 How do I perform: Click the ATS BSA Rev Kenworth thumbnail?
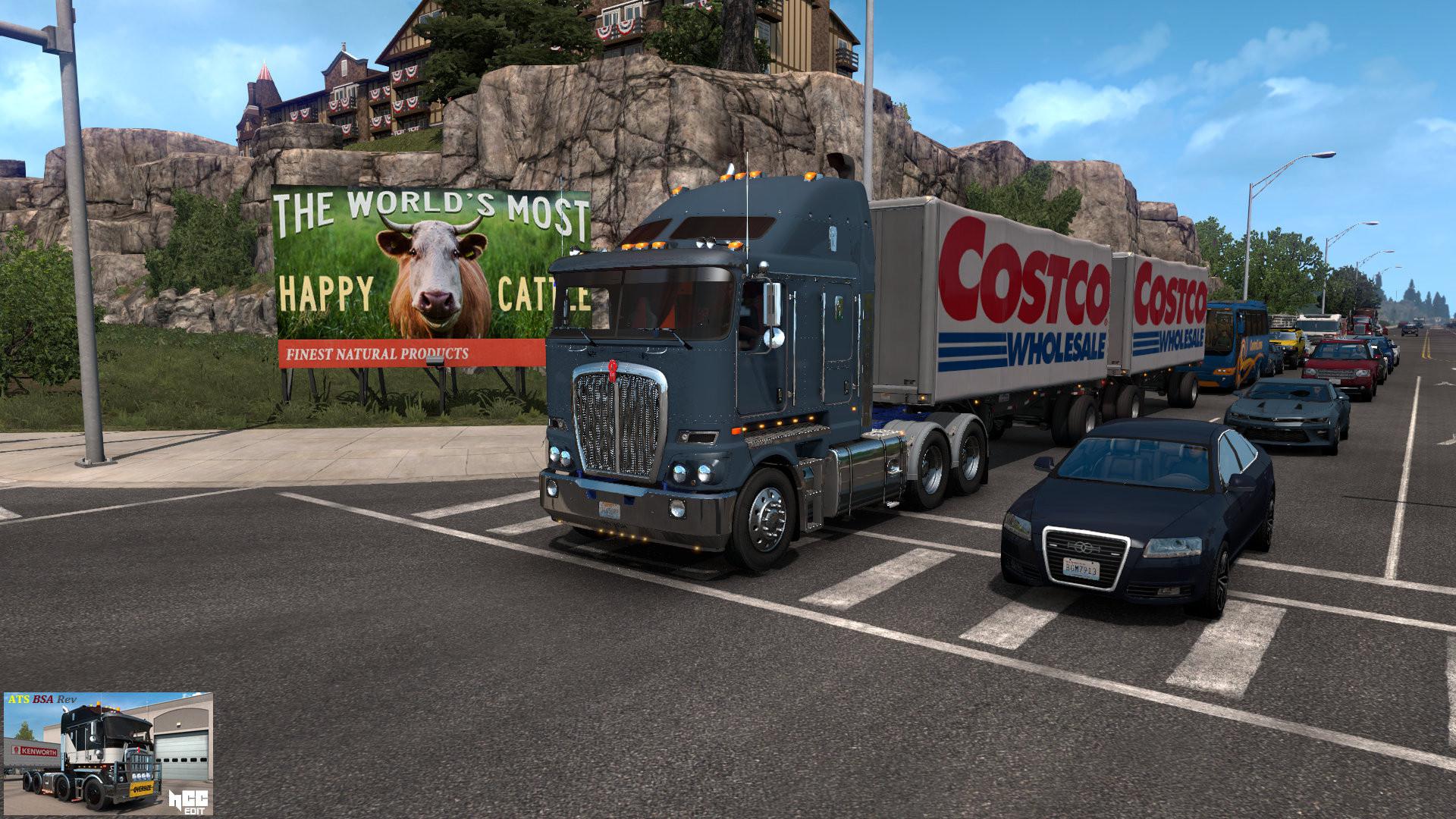click(108, 753)
